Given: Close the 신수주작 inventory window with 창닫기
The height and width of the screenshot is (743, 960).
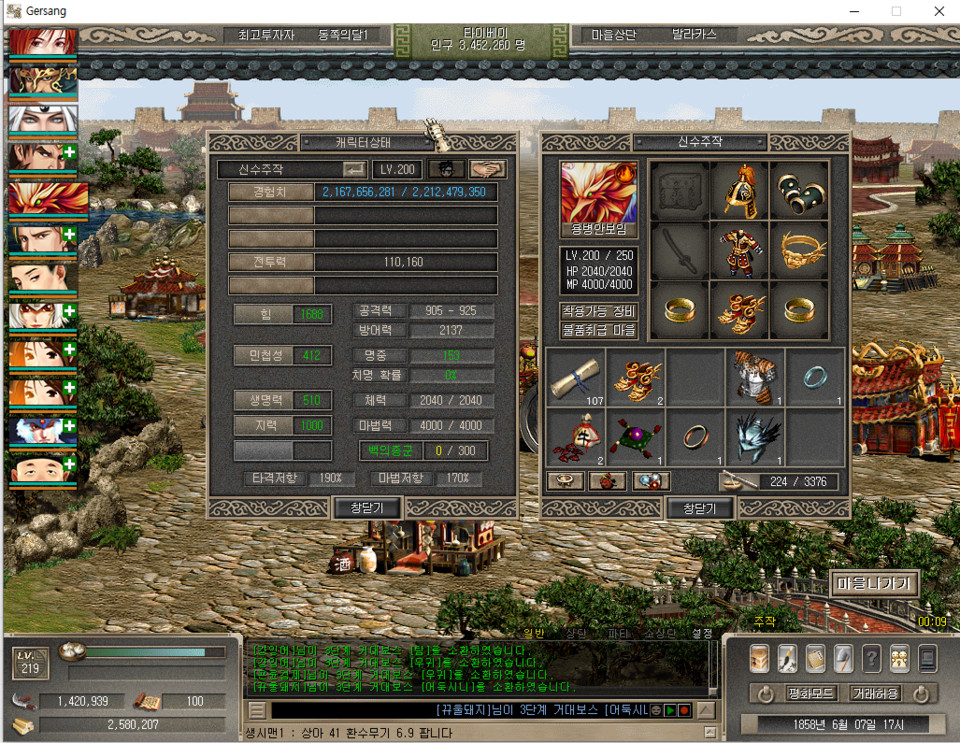Looking at the screenshot, I should pos(701,508).
